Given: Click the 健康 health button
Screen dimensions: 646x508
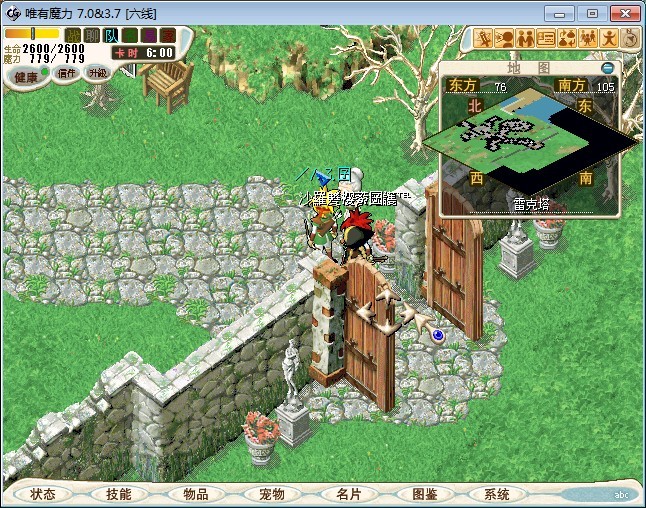Looking at the screenshot, I should tap(27, 77).
